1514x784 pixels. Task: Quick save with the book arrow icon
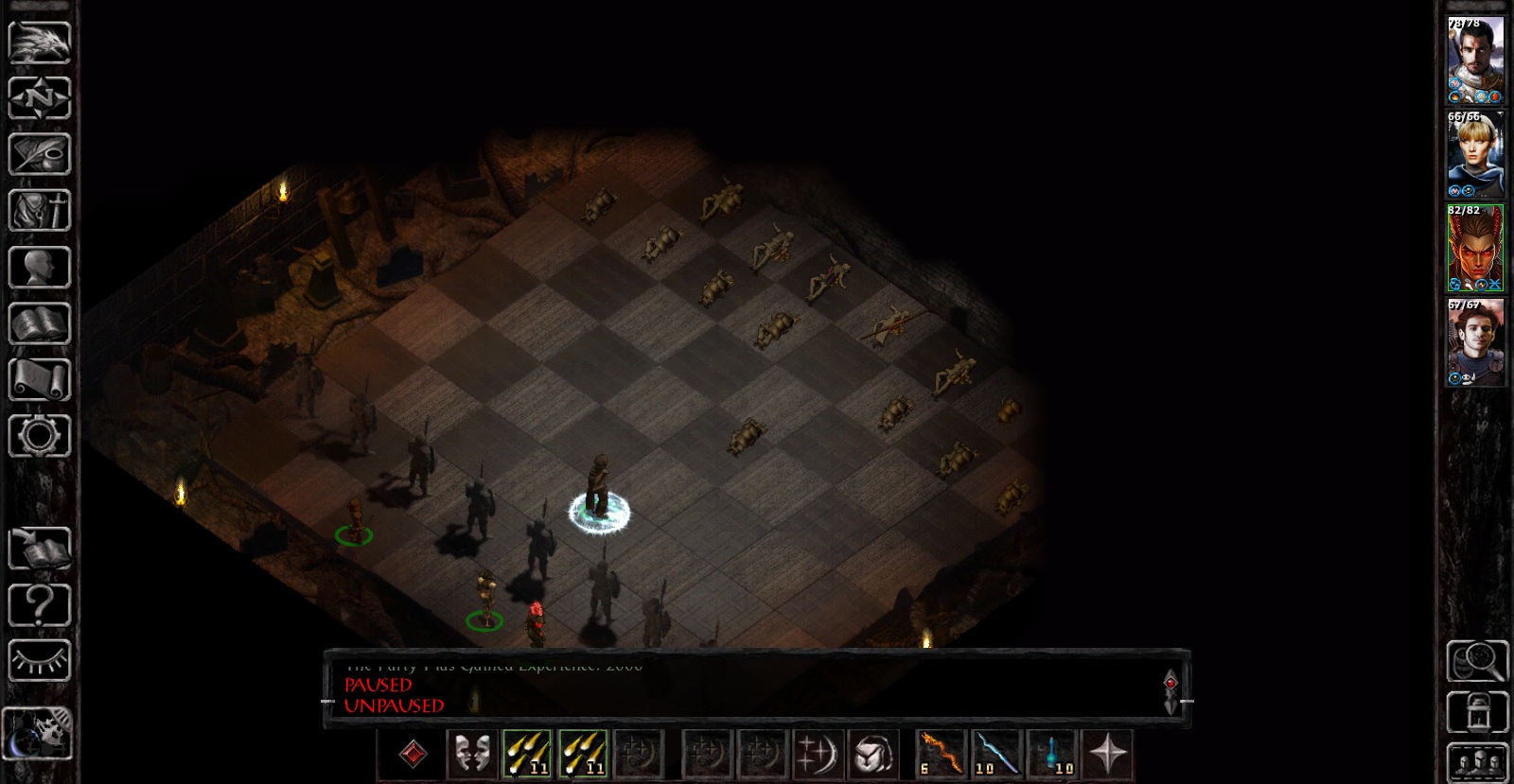40,549
